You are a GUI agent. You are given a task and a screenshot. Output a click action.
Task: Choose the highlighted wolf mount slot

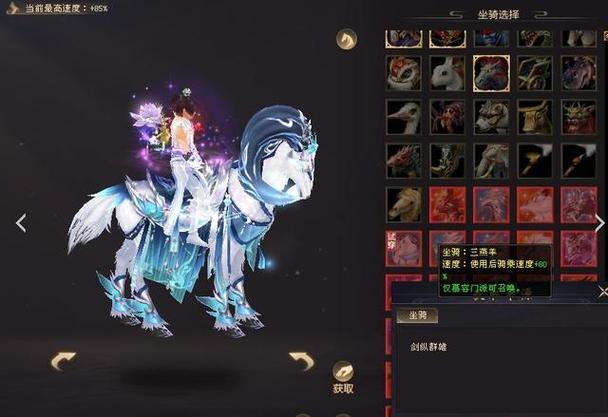tap(491, 72)
